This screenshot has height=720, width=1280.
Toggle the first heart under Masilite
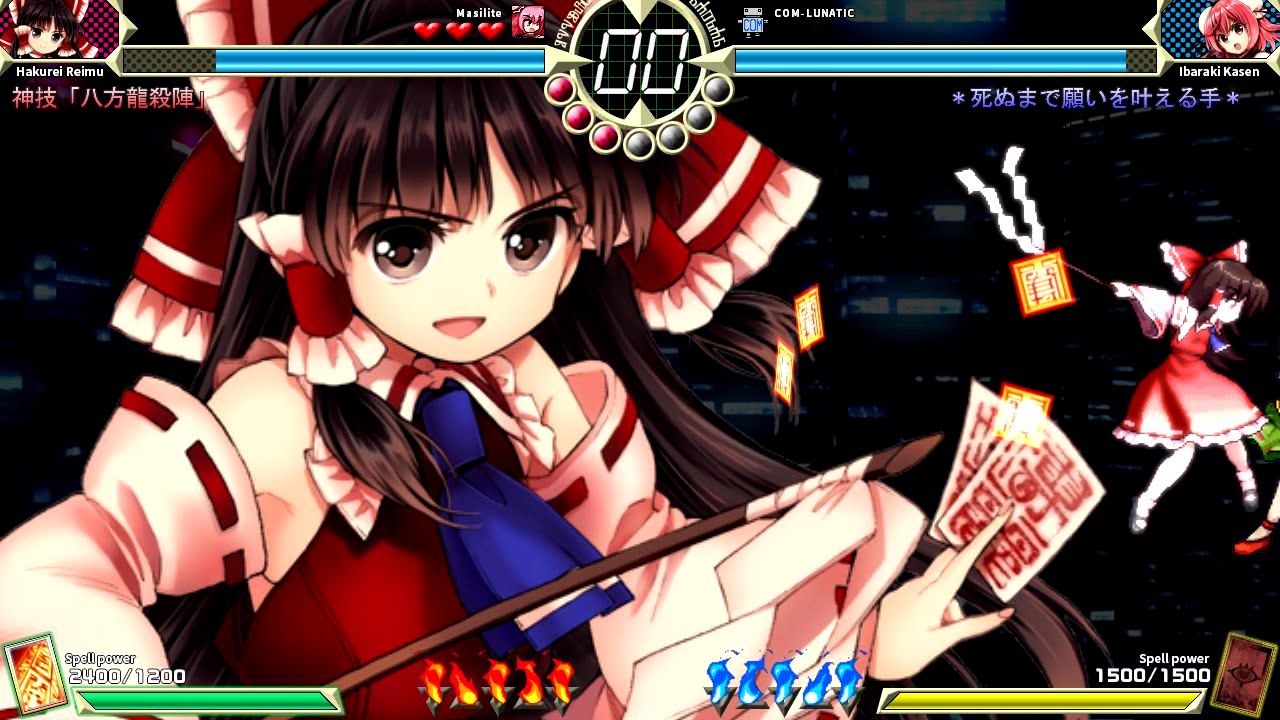pyautogui.click(x=426, y=29)
